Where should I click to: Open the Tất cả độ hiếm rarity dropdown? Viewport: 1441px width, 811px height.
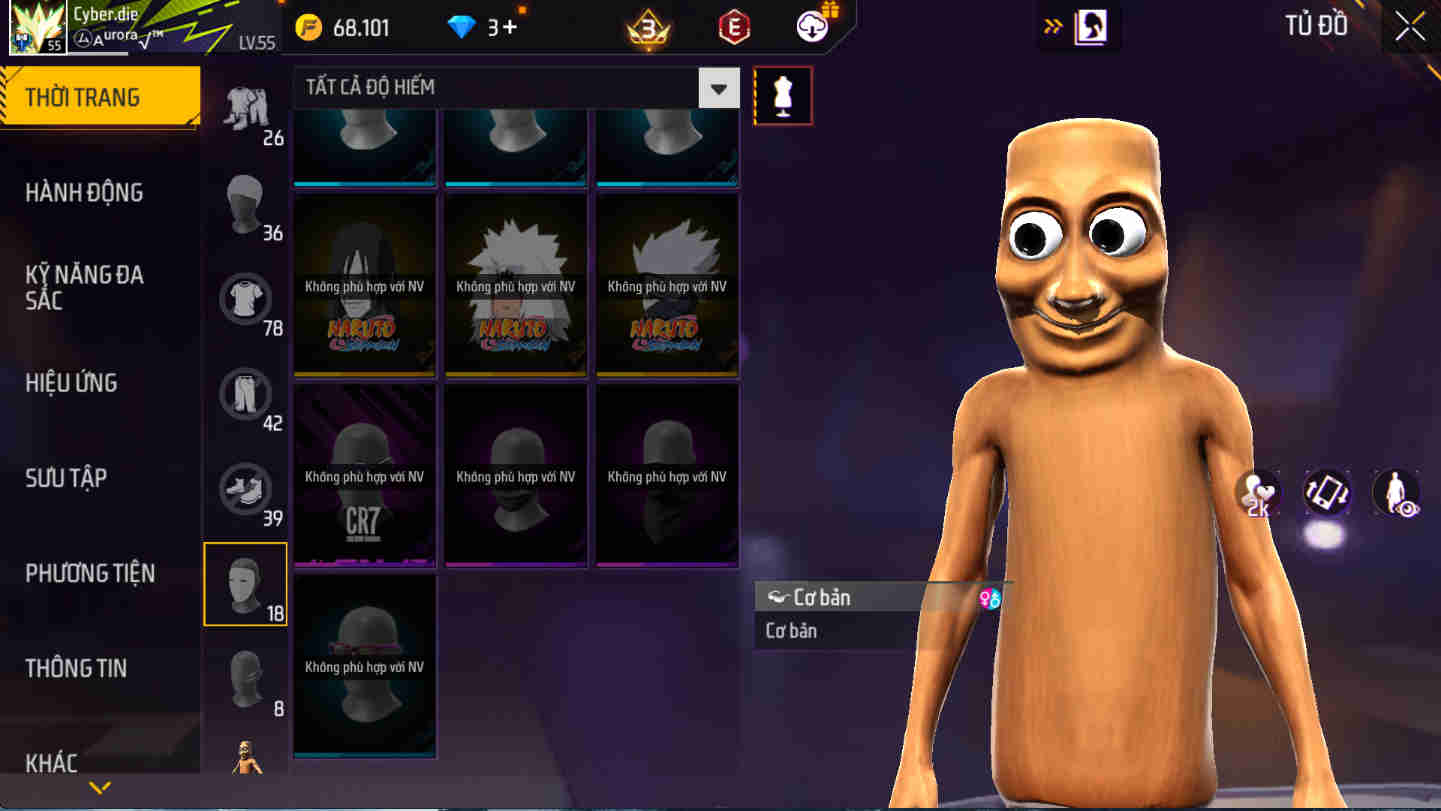(500, 87)
